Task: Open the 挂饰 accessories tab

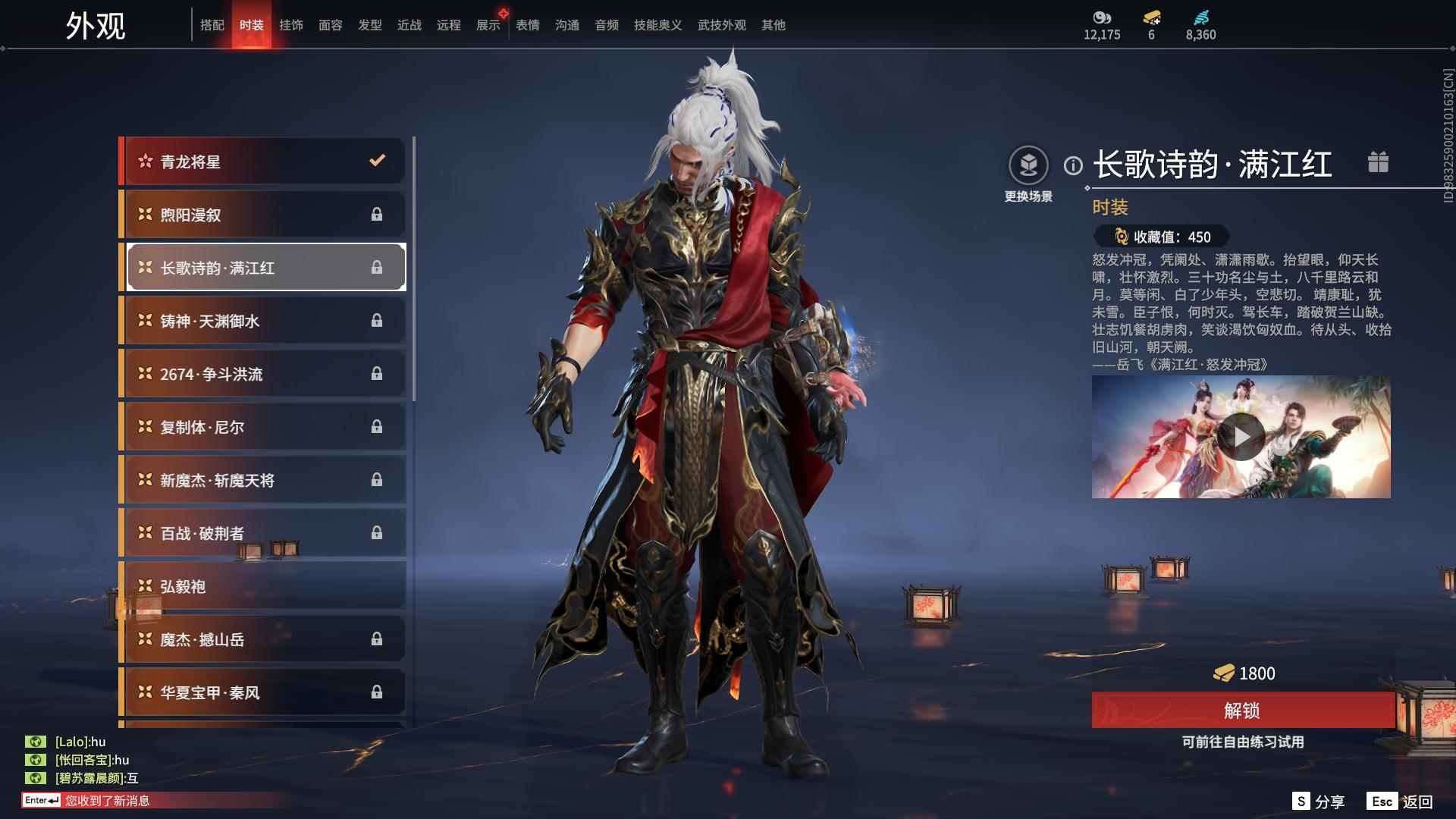Action: tap(291, 25)
